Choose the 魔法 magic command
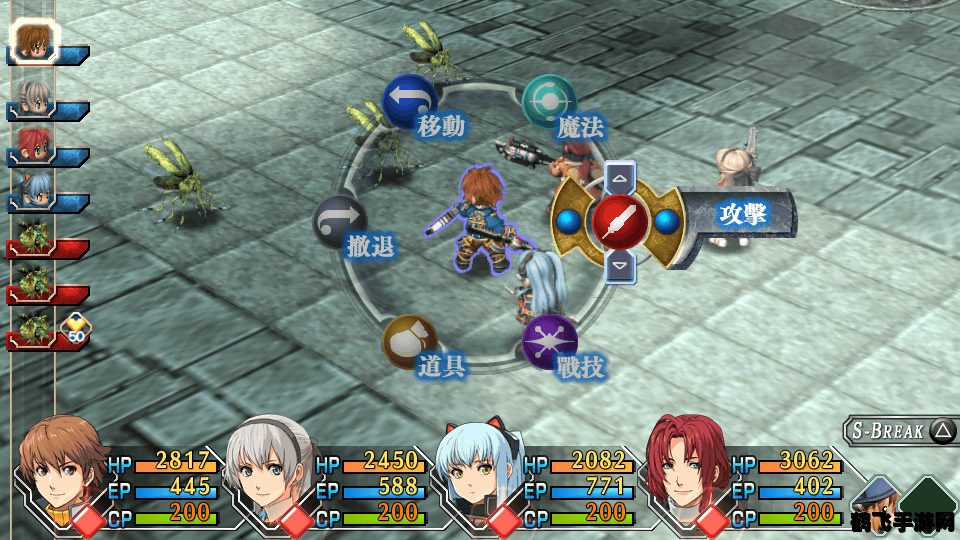The height and width of the screenshot is (540, 960). [549, 102]
